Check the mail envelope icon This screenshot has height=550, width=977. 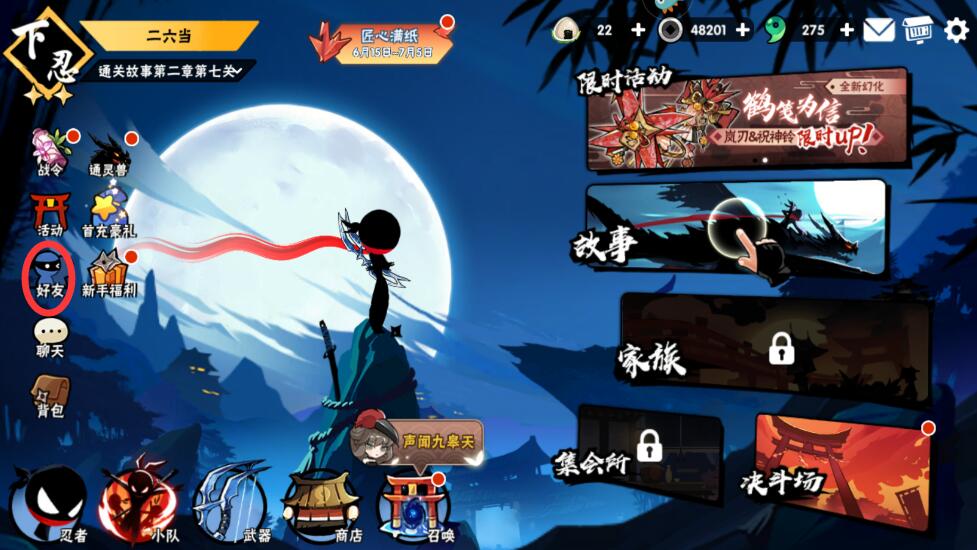click(x=879, y=30)
